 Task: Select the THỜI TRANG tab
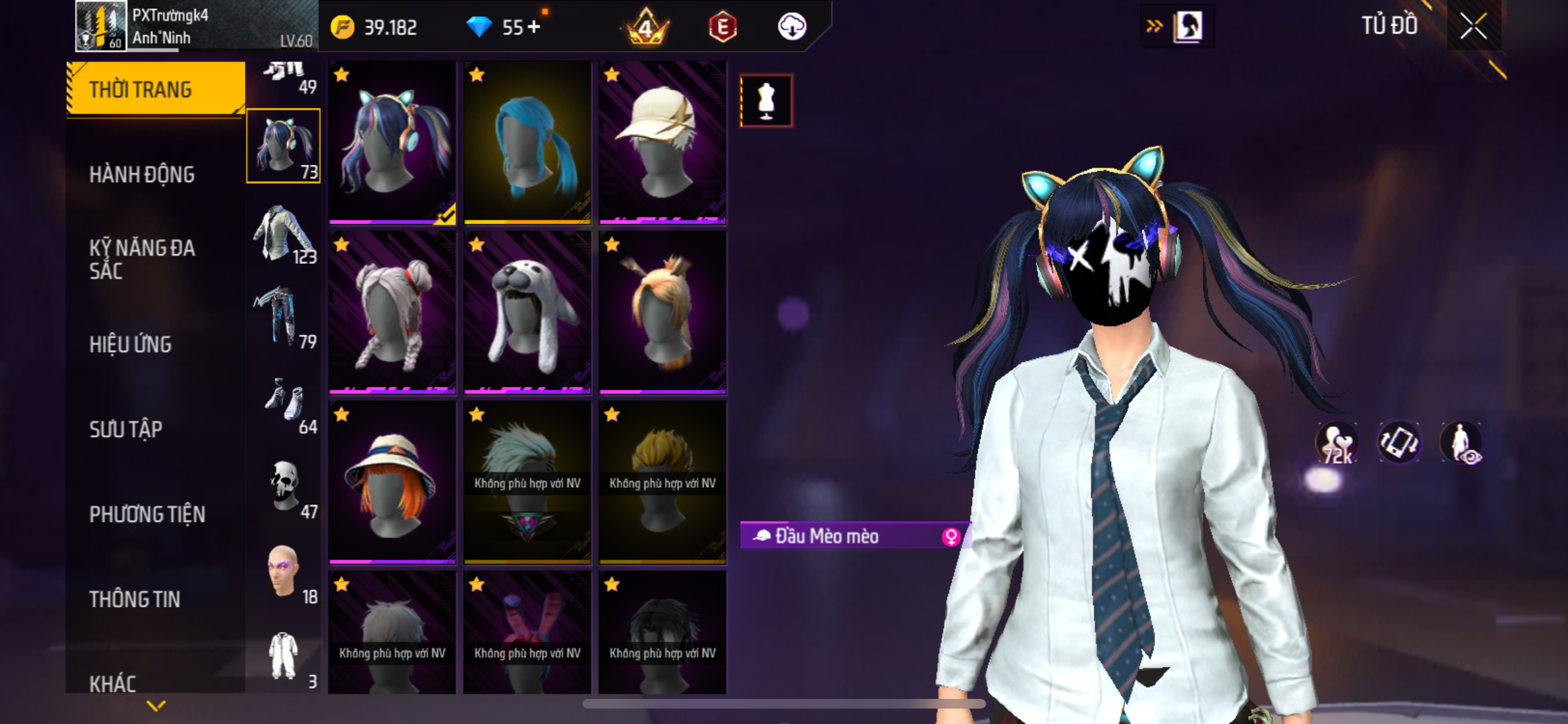pyautogui.click(x=140, y=89)
